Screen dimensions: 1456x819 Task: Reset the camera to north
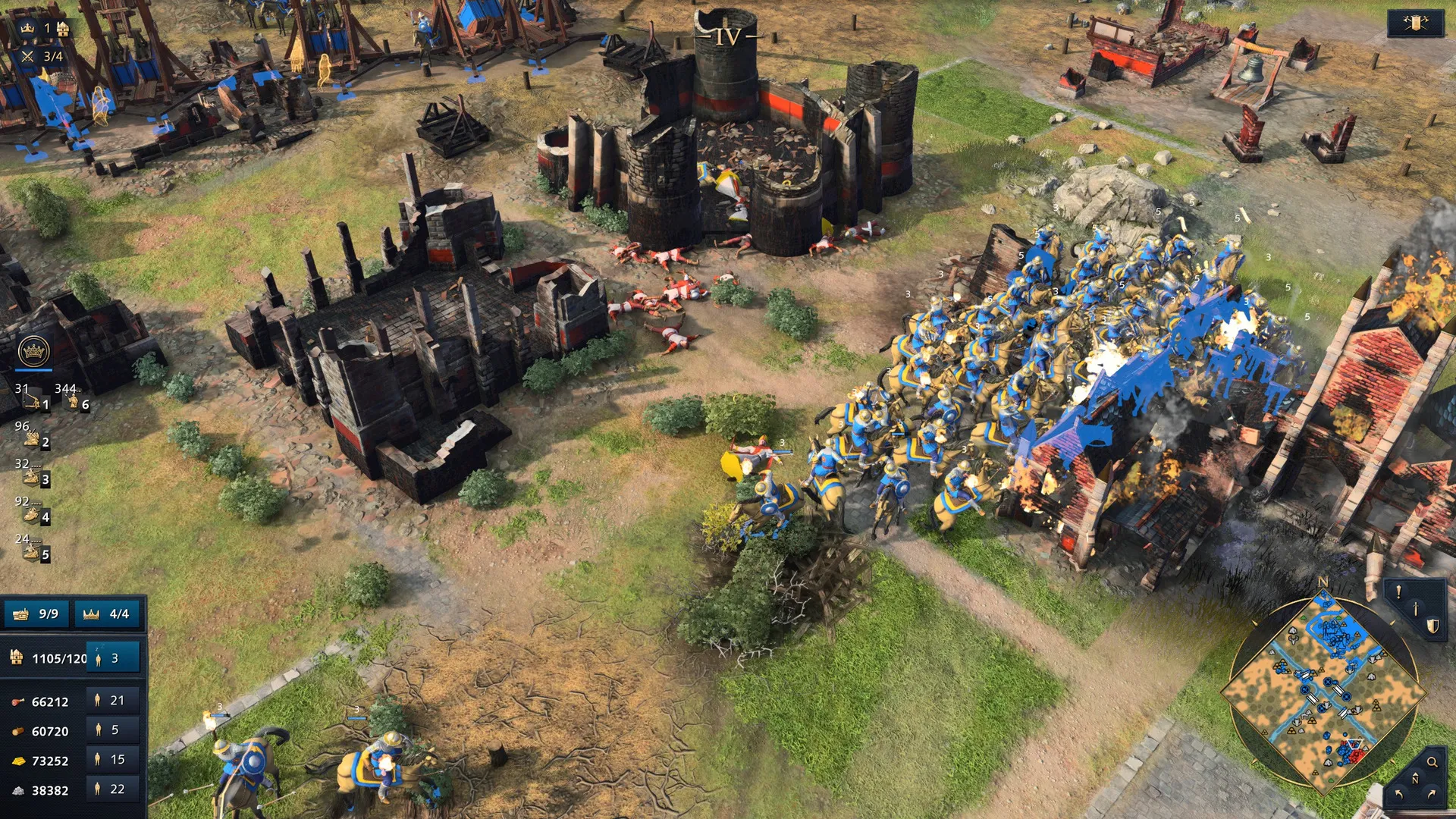pyautogui.click(x=1415, y=779)
